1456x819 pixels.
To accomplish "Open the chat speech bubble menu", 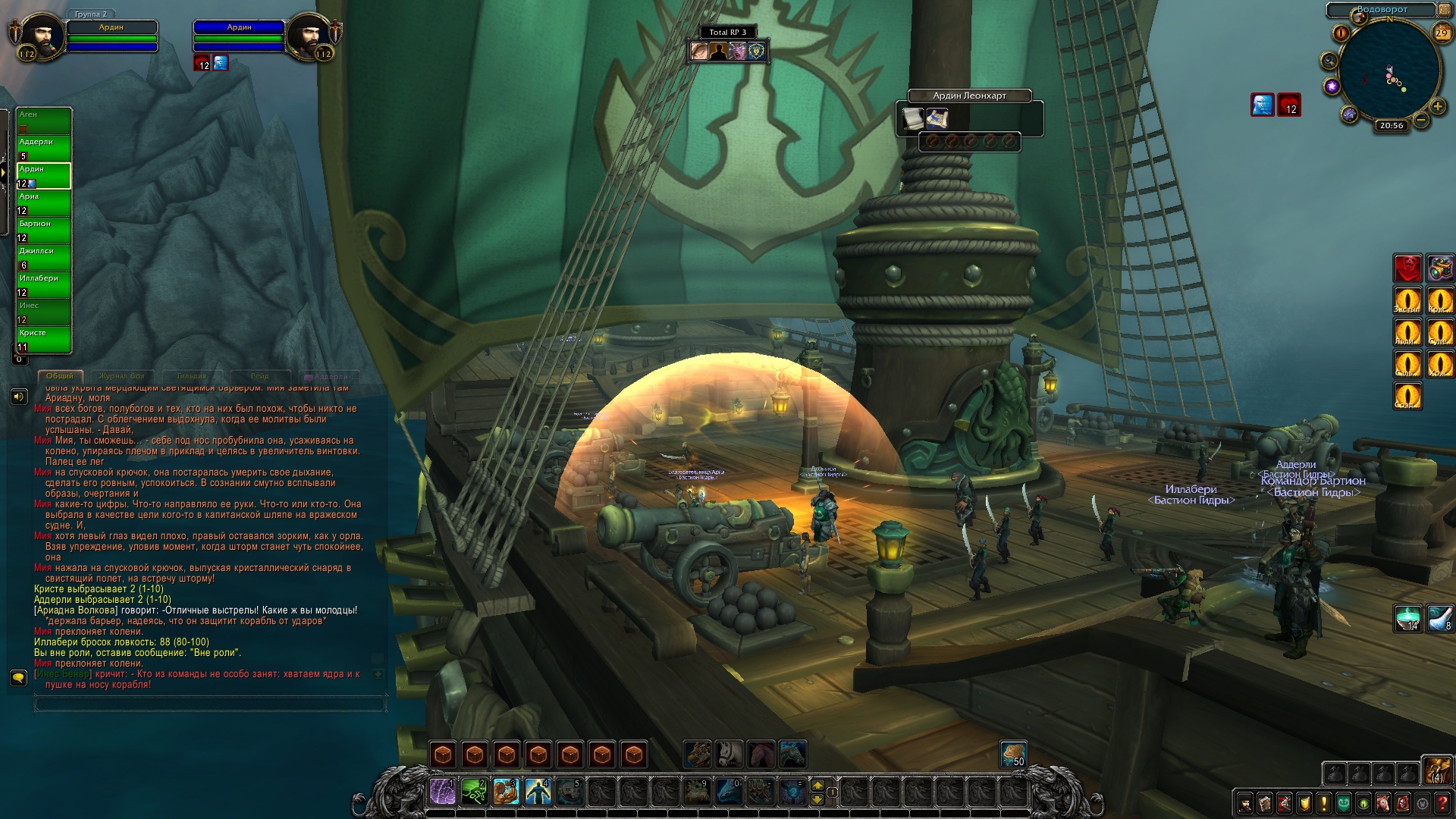I will click(18, 676).
